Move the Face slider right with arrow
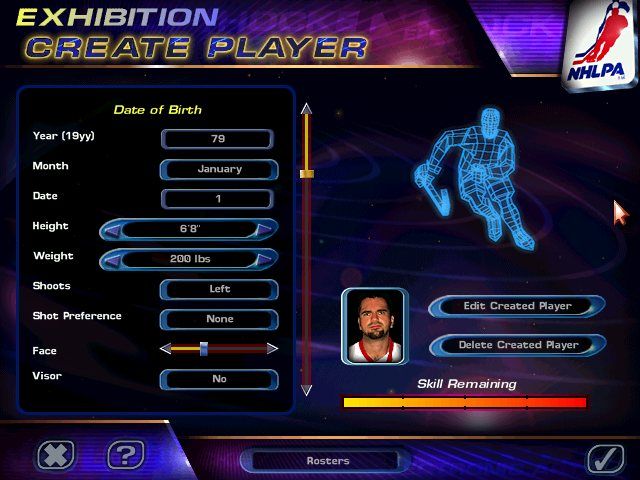Image resolution: width=640 pixels, height=480 pixels. click(272, 349)
